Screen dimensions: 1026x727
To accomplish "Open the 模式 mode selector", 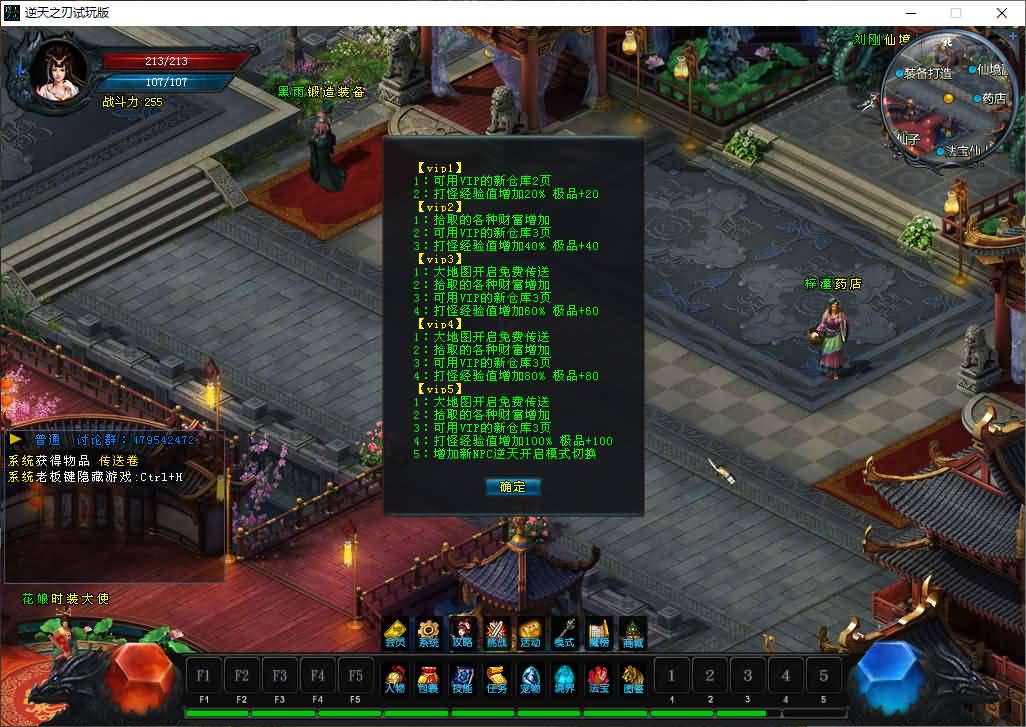I will tap(564, 634).
